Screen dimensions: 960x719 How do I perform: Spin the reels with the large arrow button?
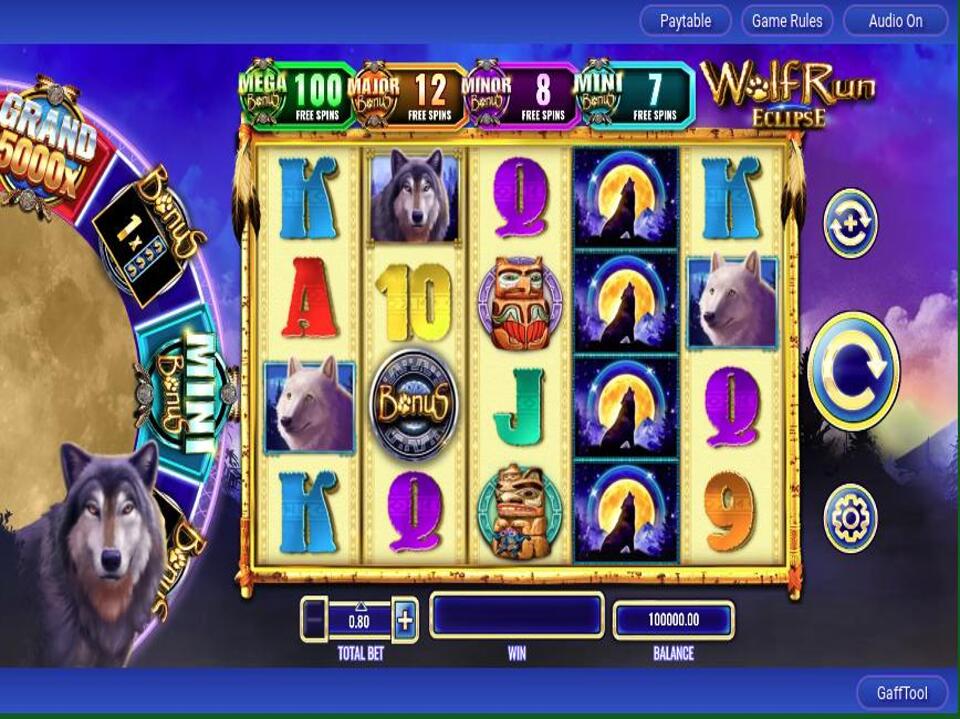(853, 371)
